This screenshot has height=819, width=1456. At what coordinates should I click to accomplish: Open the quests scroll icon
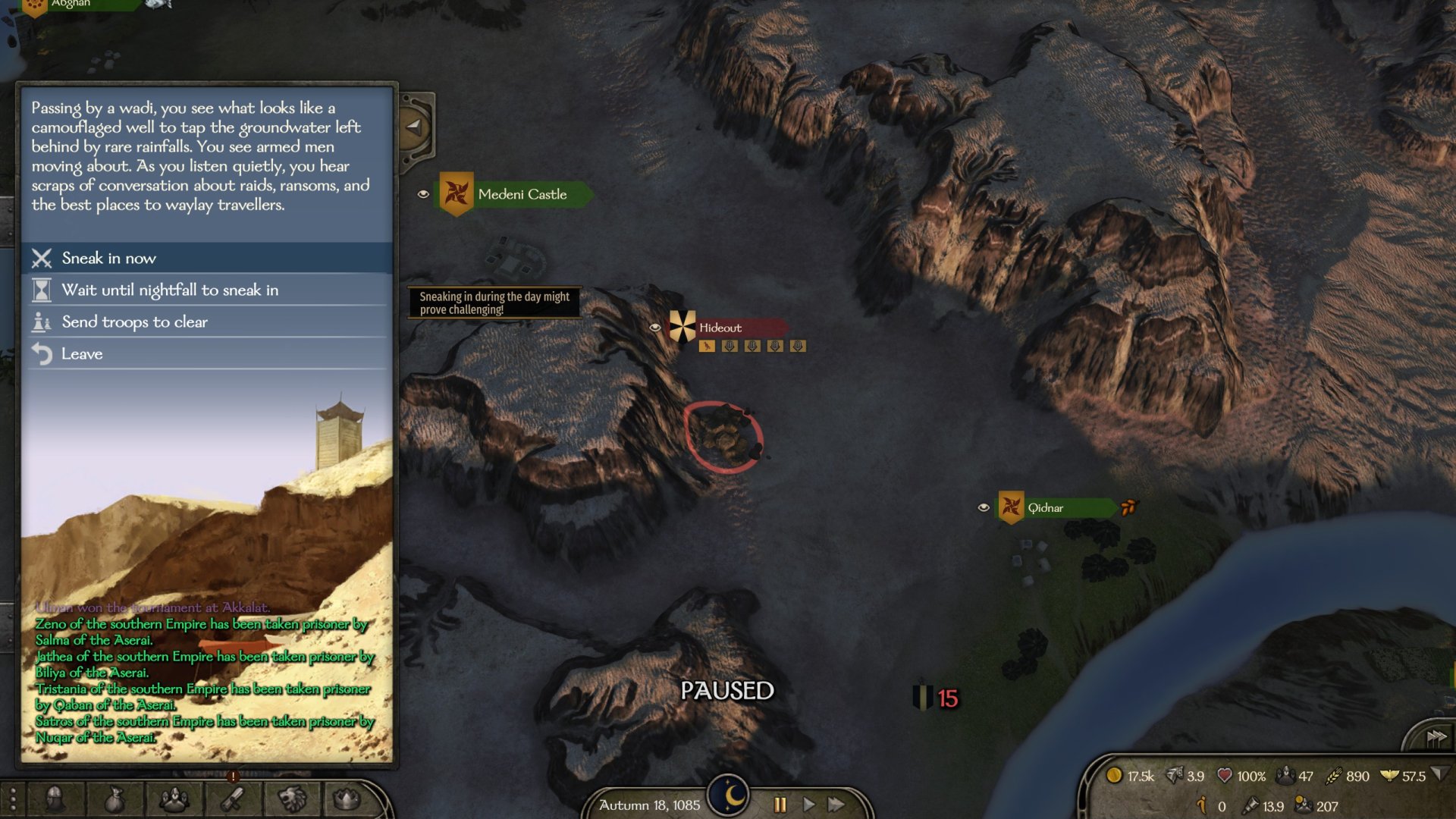[x=233, y=799]
